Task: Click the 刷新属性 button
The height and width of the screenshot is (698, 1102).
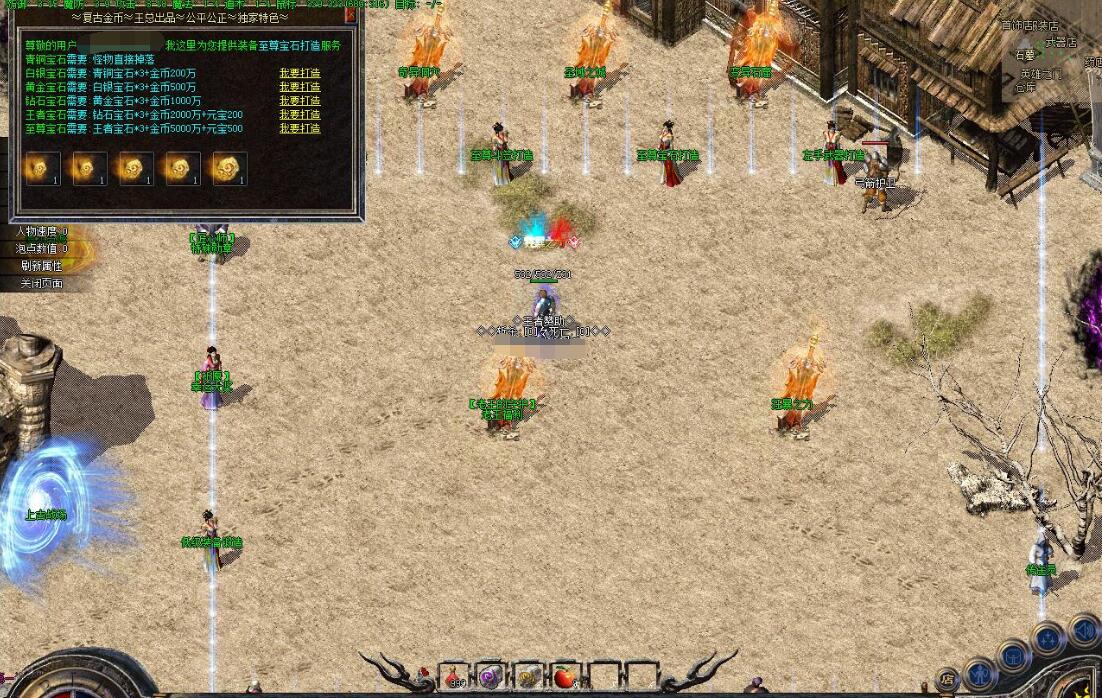Action: click(44, 266)
